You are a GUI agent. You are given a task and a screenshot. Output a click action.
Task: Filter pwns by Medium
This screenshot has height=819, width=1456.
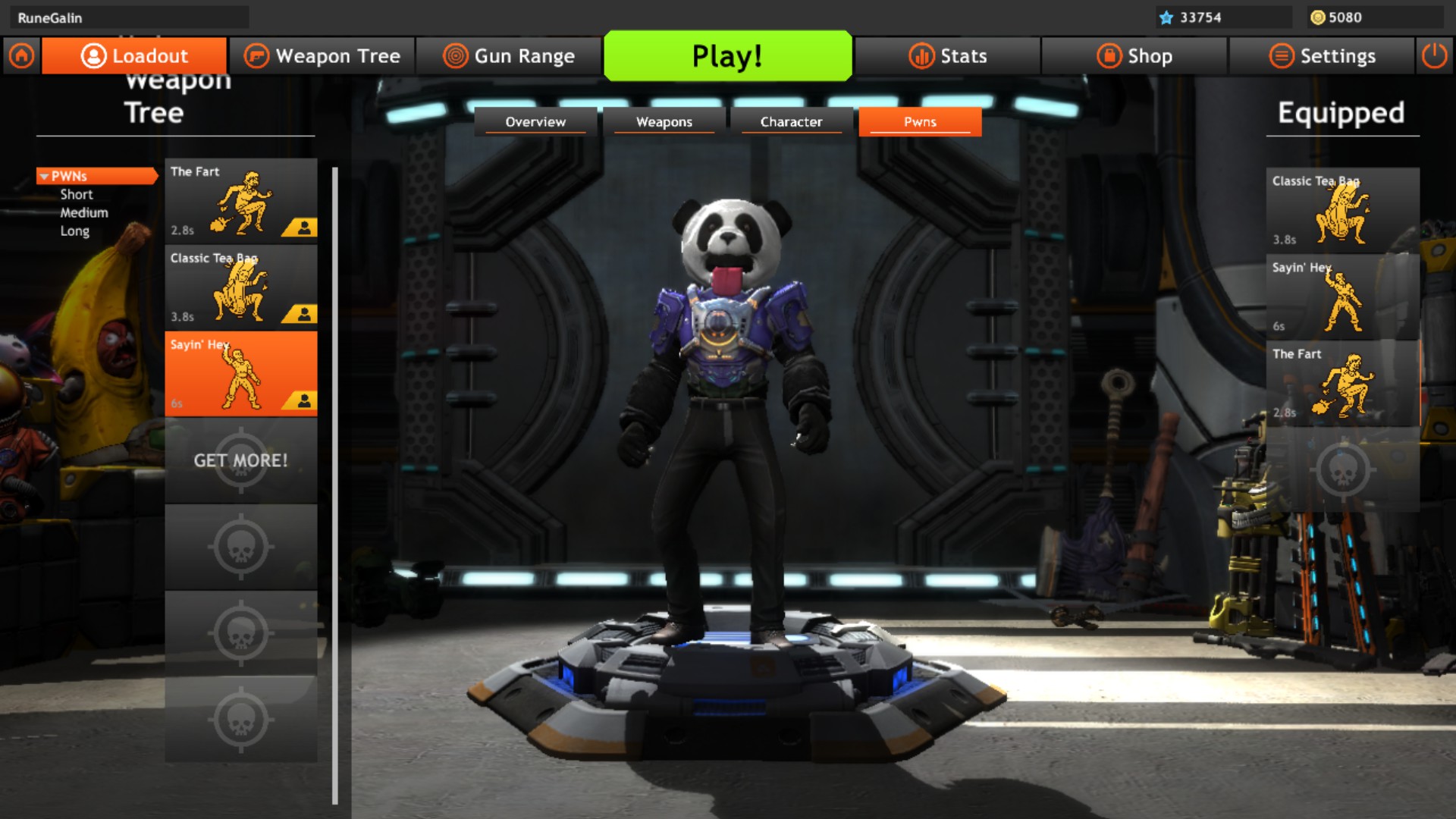click(84, 213)
